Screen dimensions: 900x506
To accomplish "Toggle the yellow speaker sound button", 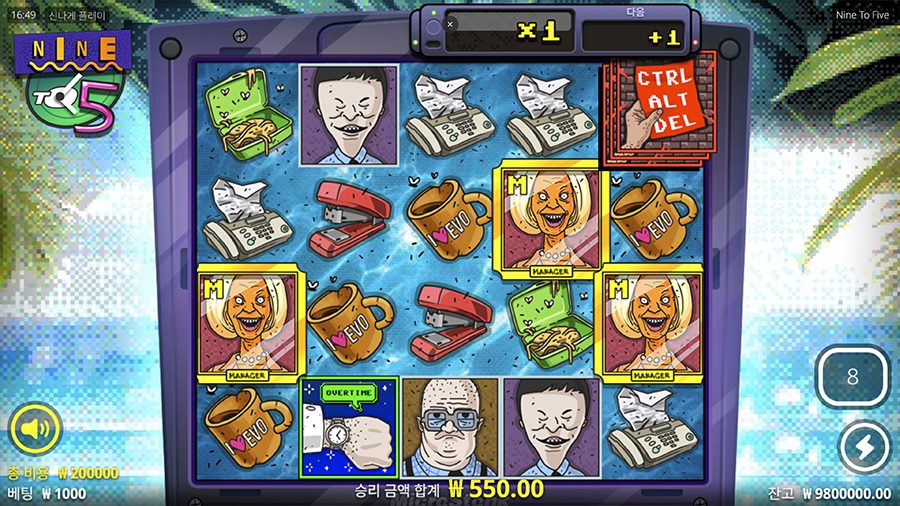I will point(35,430).
